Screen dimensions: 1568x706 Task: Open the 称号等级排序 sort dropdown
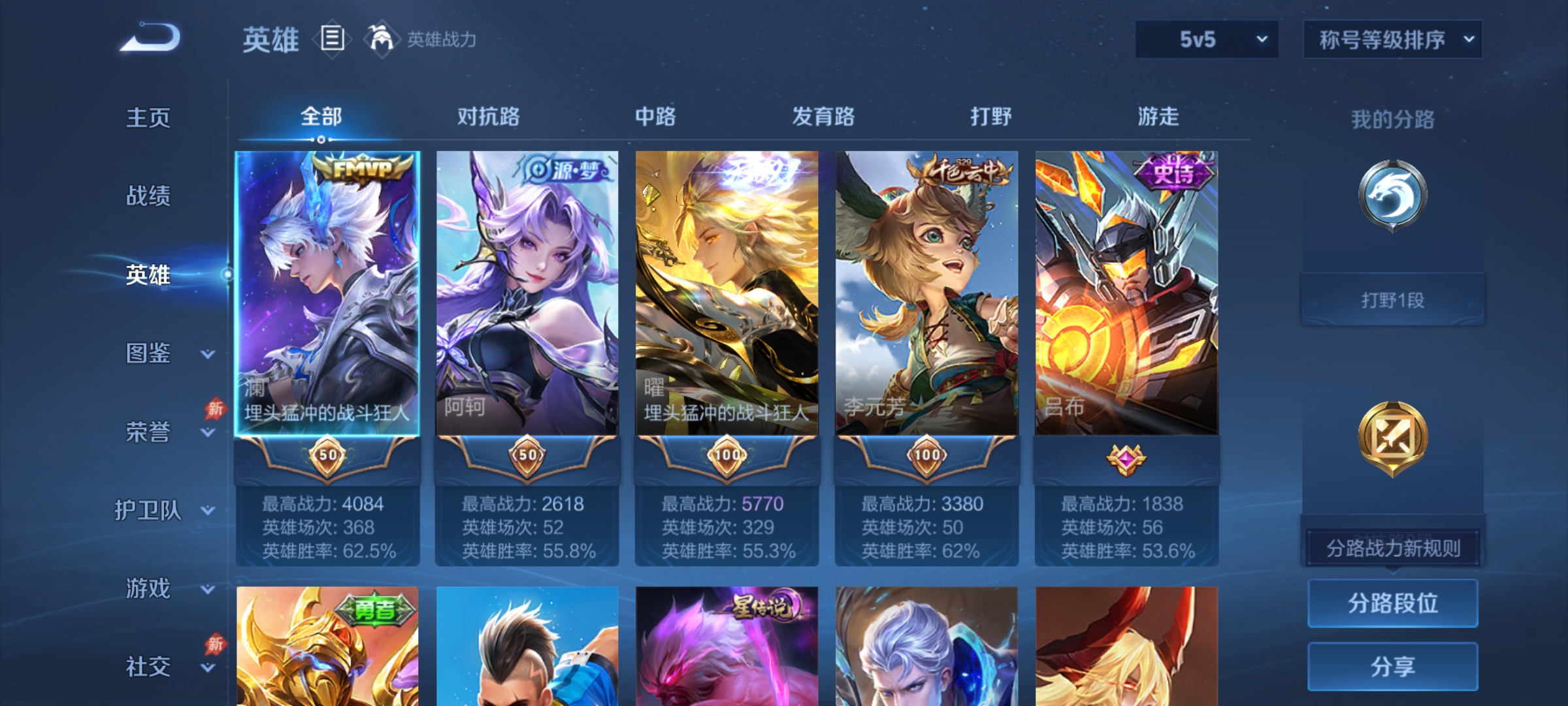coord(1392,39)
